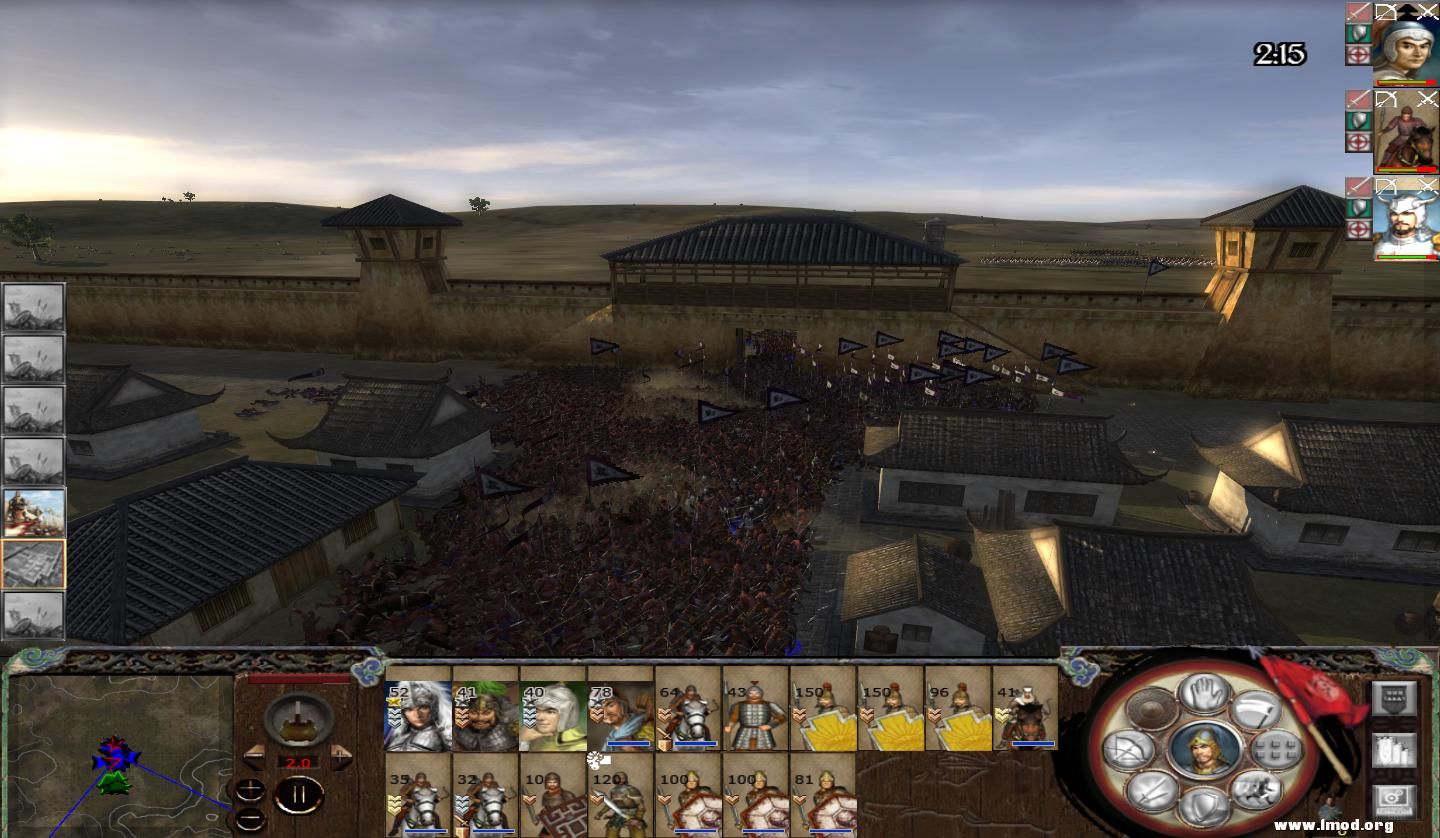Select the horned-helmet ally commander portrait
This screenshot has width=1440, height=838.
click(1404, 220)
